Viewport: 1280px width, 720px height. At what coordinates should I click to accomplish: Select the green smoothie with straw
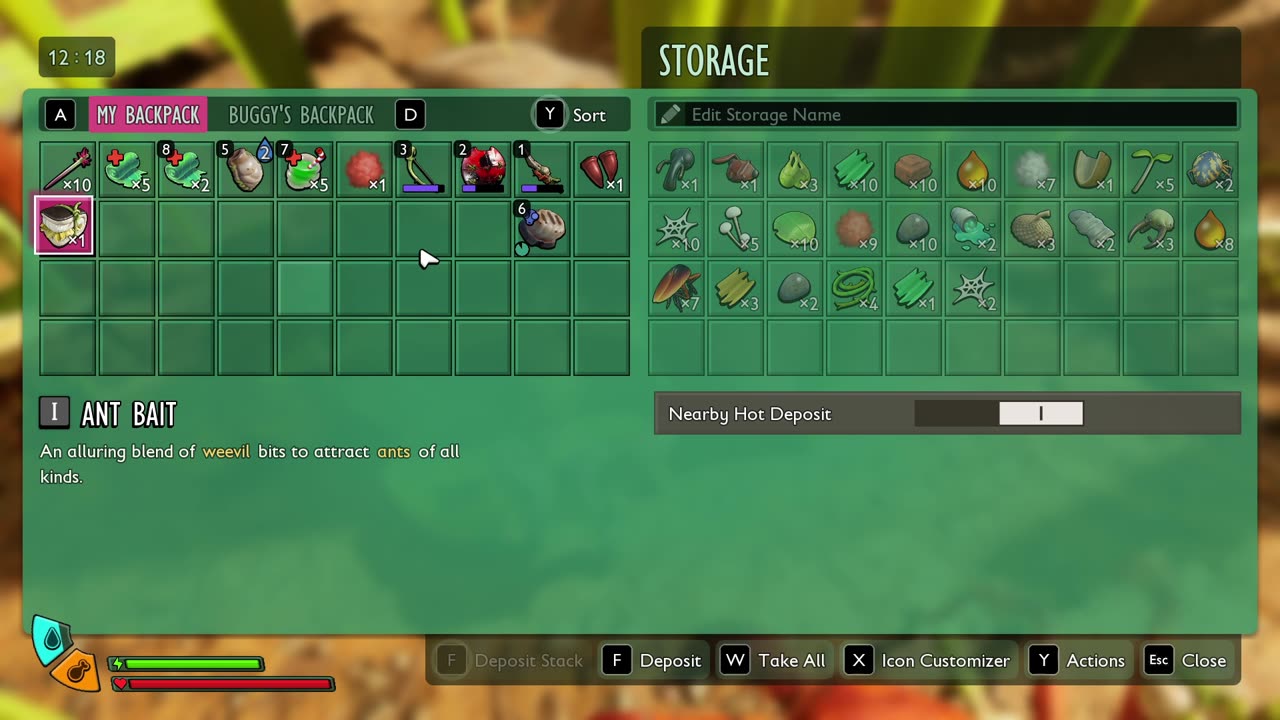point(304,169)
